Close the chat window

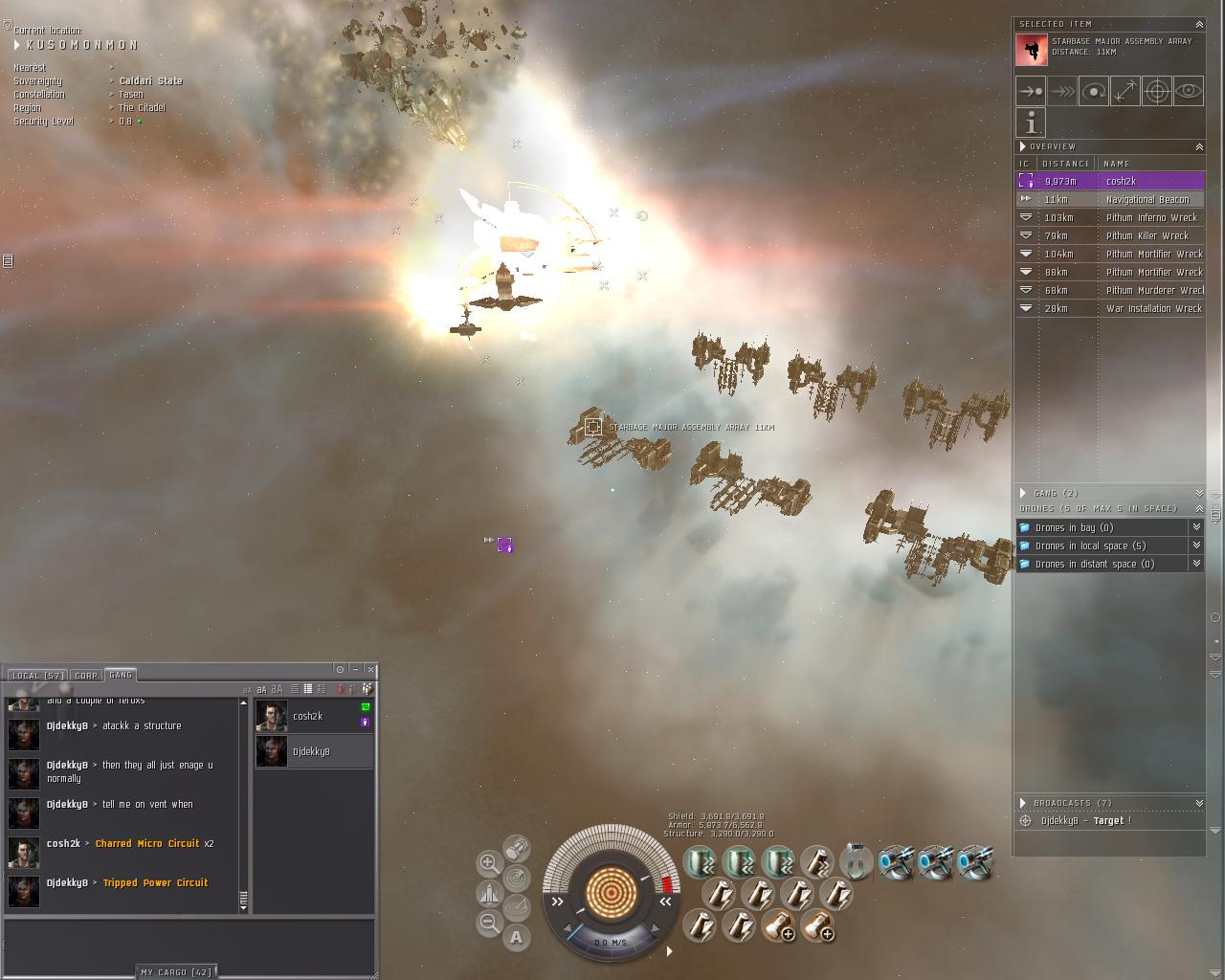point(370,669)
